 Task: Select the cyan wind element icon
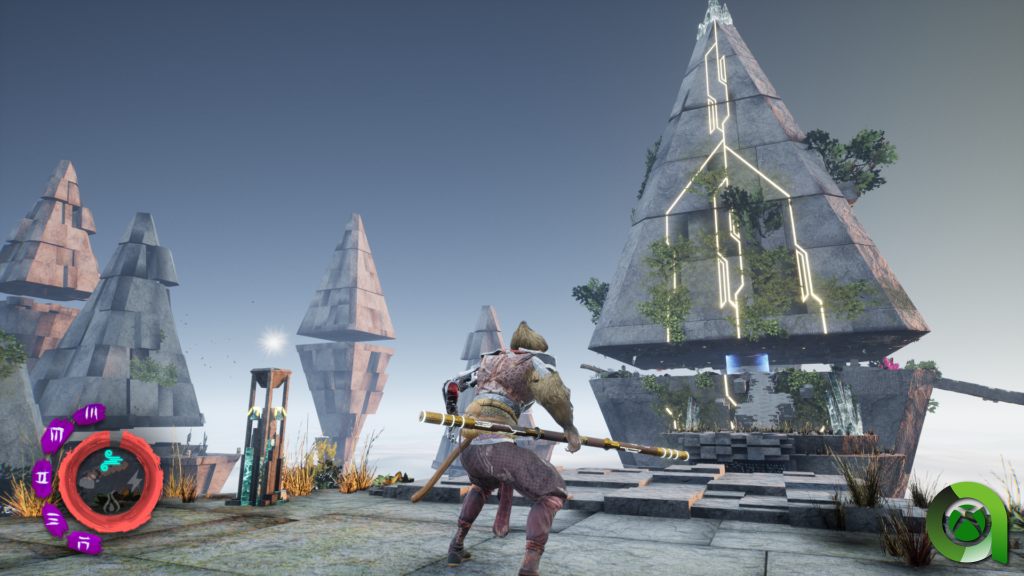113,460
